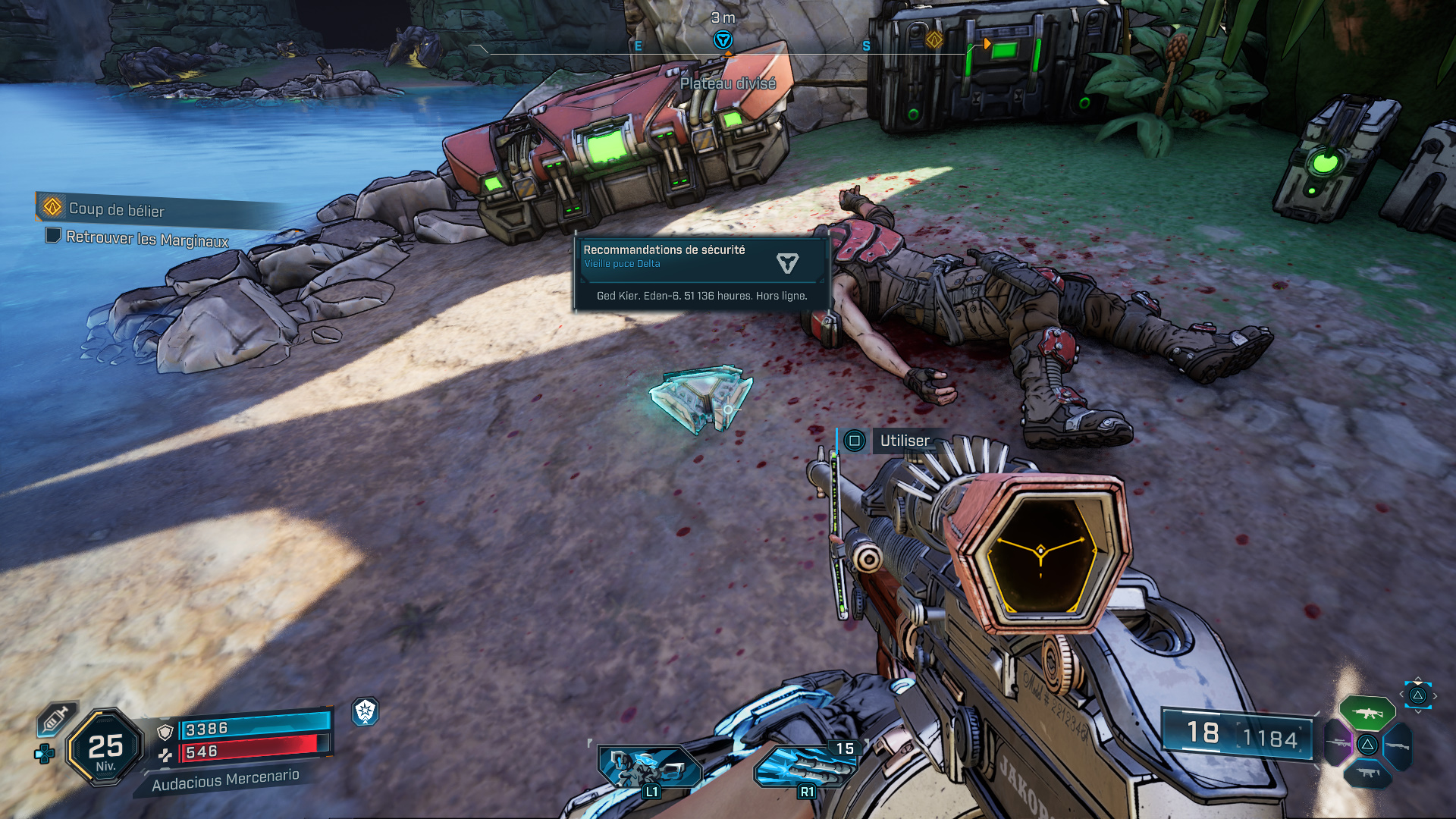
Task: Click the blue waypoint marker on the compass
Action: click(723, 39)
